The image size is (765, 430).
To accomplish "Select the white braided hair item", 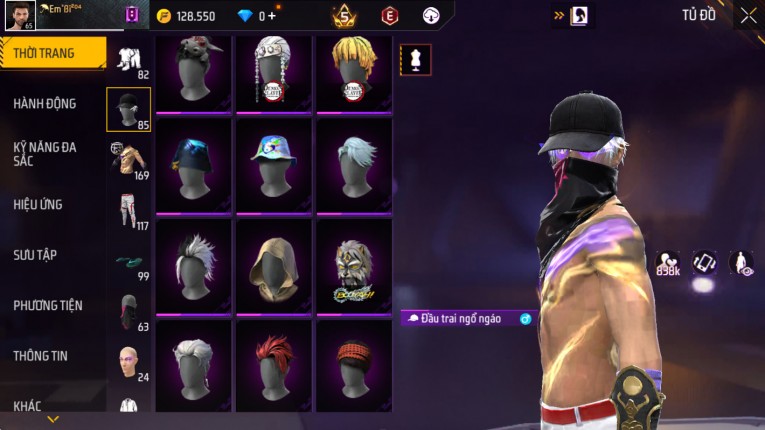I will (x=274, y=74).
